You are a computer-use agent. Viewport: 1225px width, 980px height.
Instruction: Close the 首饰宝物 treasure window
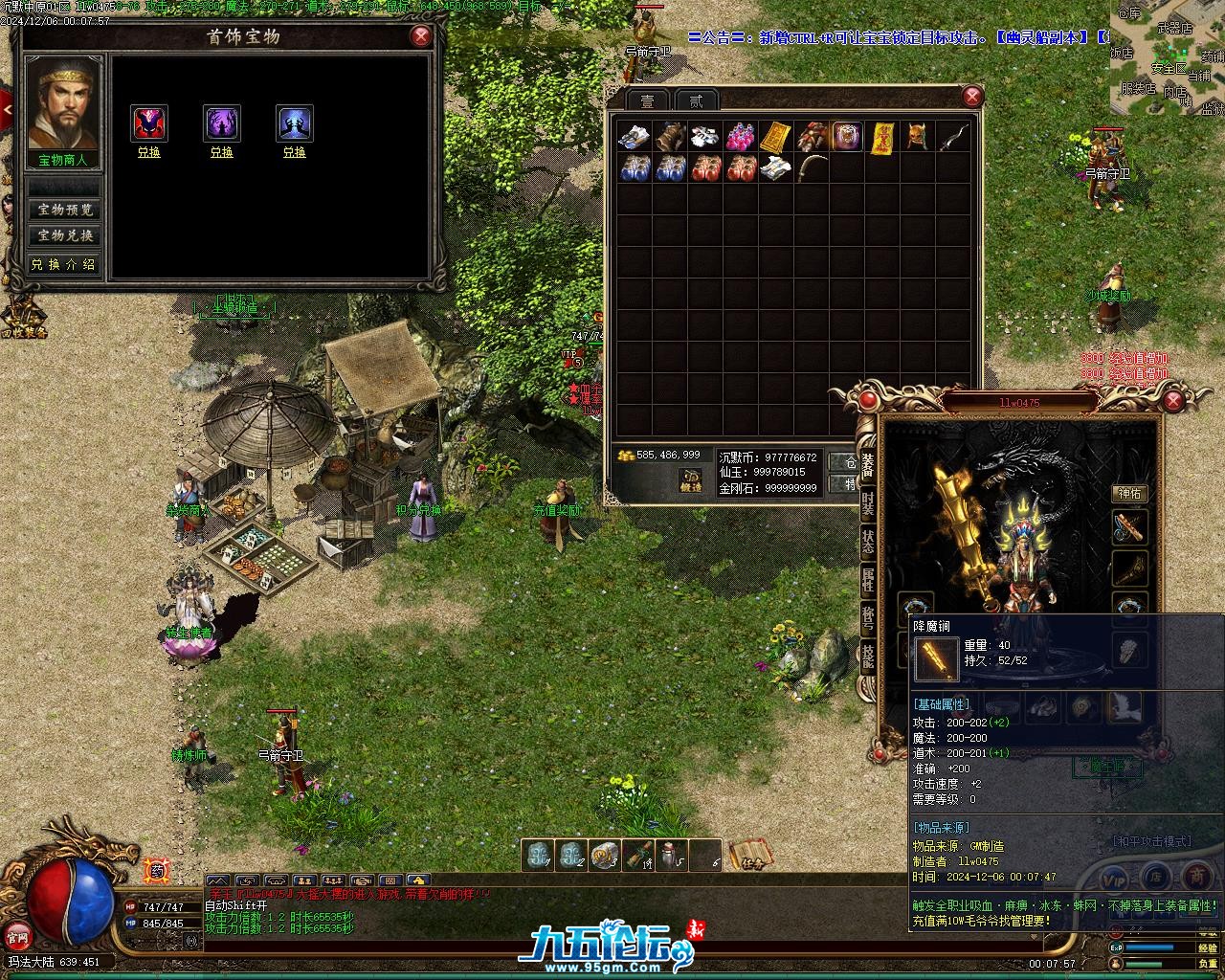(x=420, y=36)
